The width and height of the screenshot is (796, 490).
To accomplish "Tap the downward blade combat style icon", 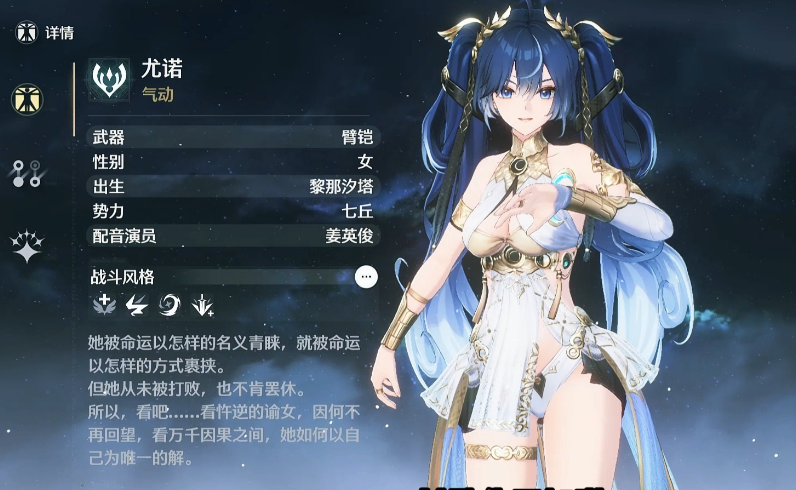I will coord(202,305).
